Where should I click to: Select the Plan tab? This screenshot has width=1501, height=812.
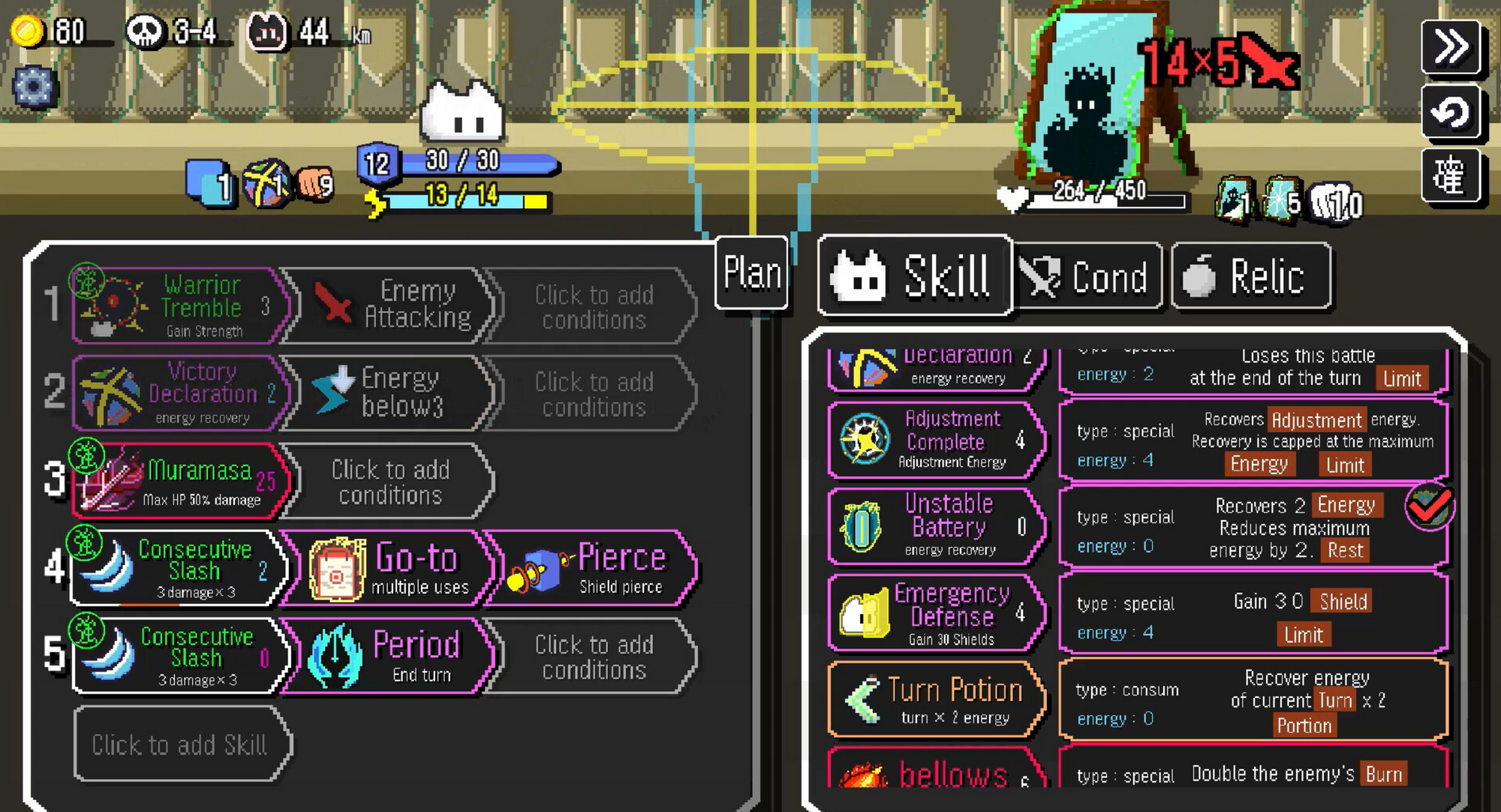tap(751, 272)
